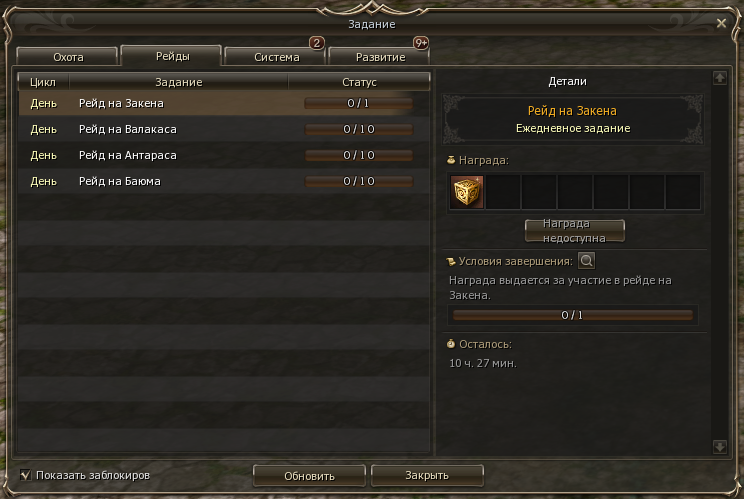The width and height of the screenshot is (744, 499).
Task: Open the completion conditions magnifier button
Action: point(587,261)
